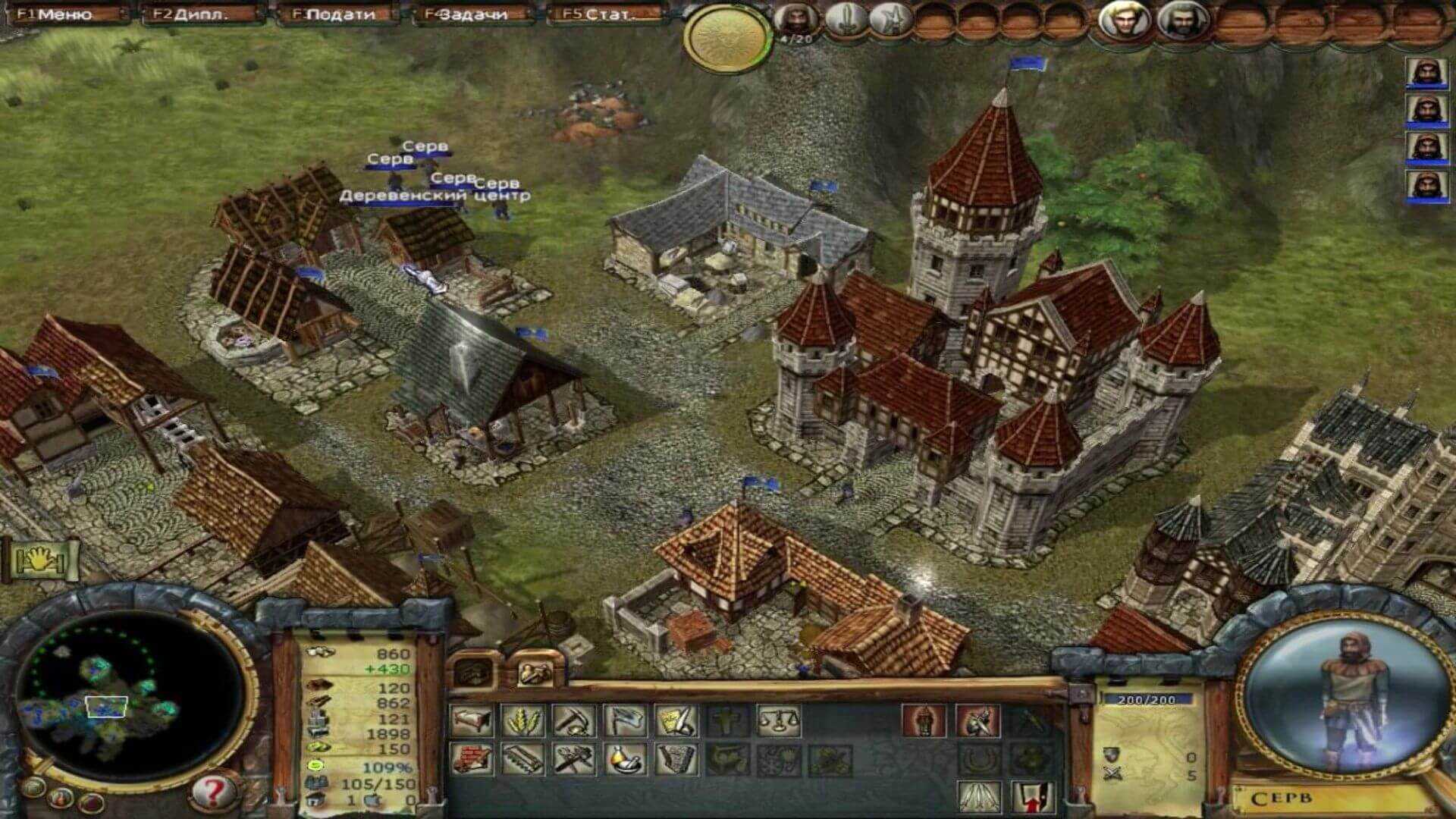Select the blond hero portrait
The height and width of the screenshot is (819, 1456).
pyautogui.click(x=1125, y=20)
